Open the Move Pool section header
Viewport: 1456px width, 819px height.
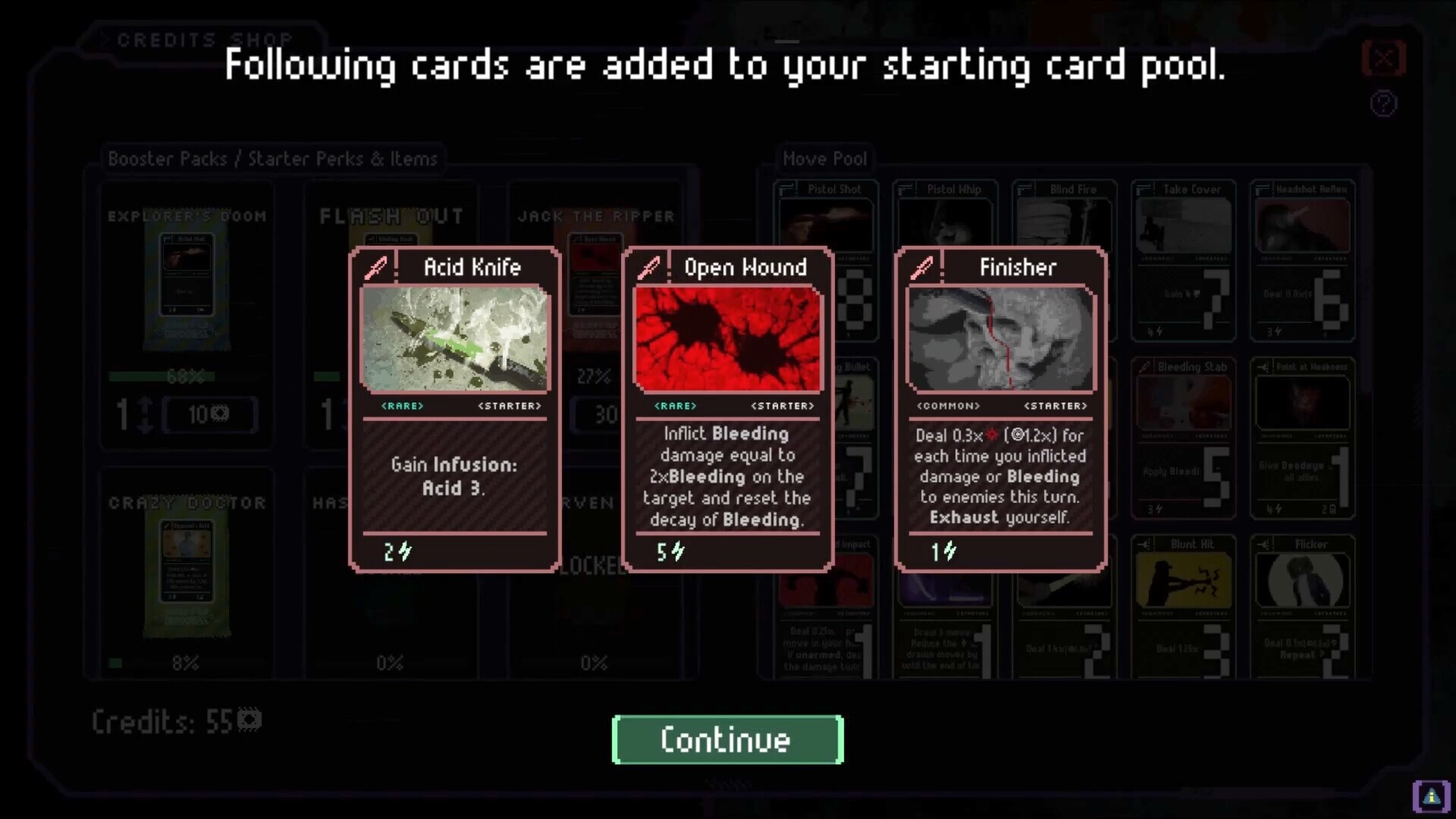825,158
